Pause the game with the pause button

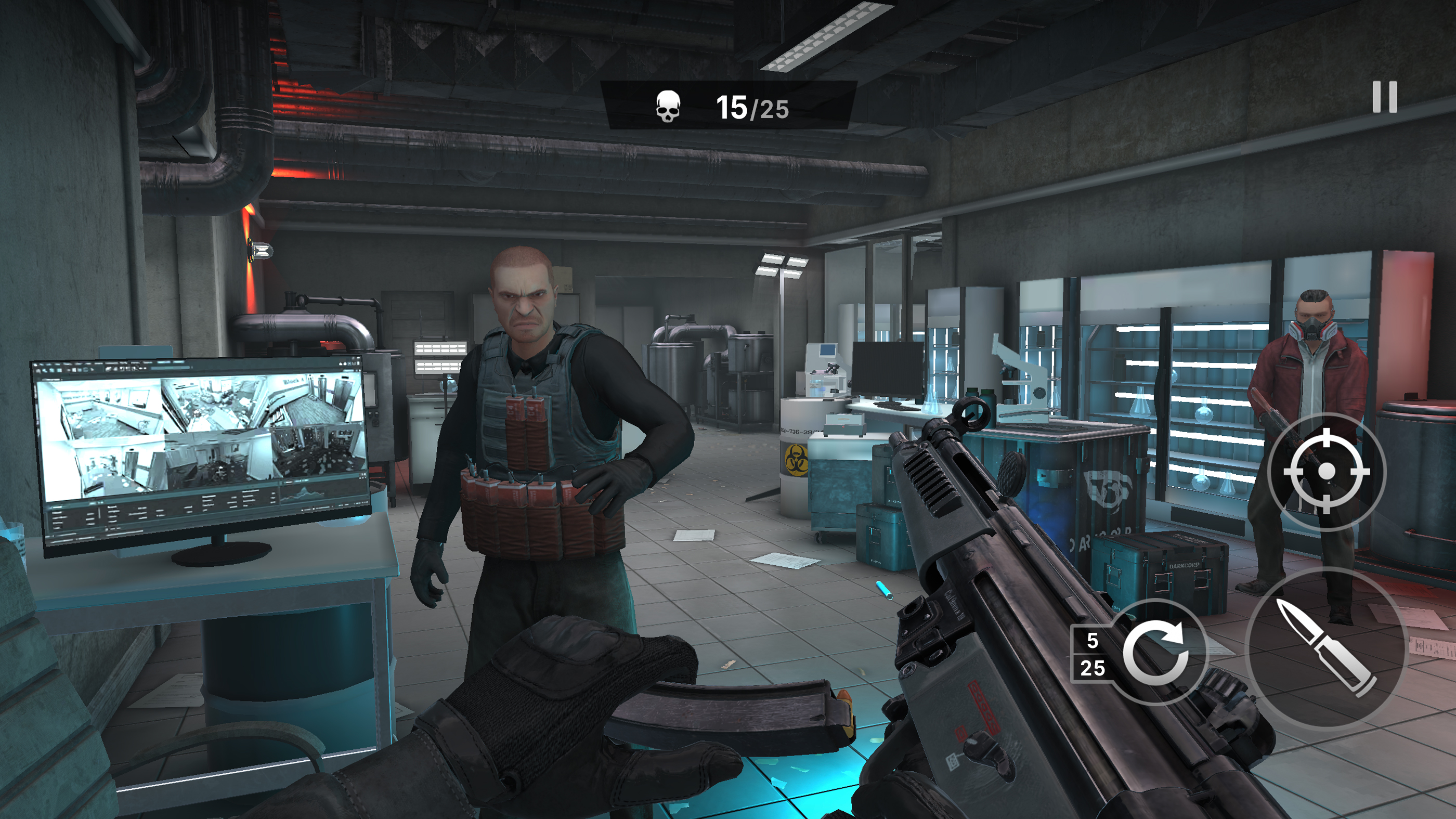click(1384, 97)
